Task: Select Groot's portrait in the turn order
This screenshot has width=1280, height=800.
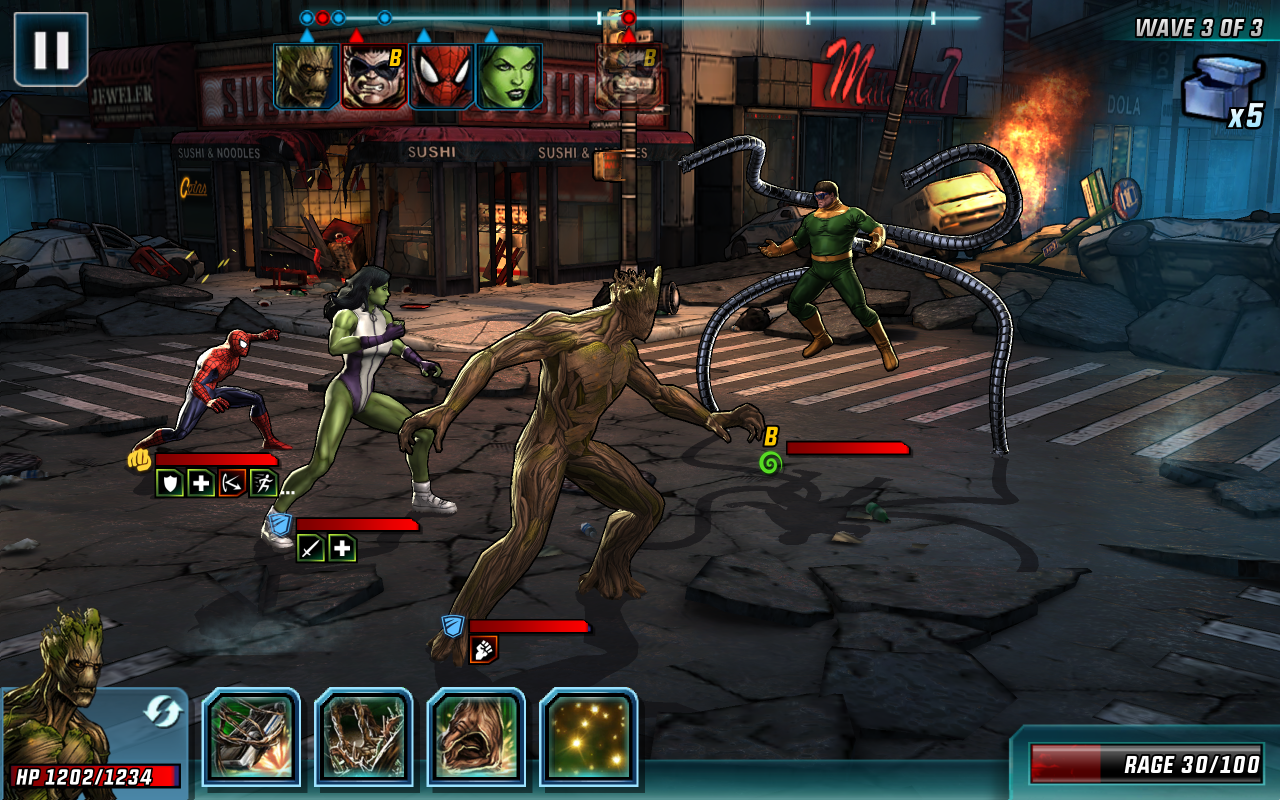Action: (306, 76)
